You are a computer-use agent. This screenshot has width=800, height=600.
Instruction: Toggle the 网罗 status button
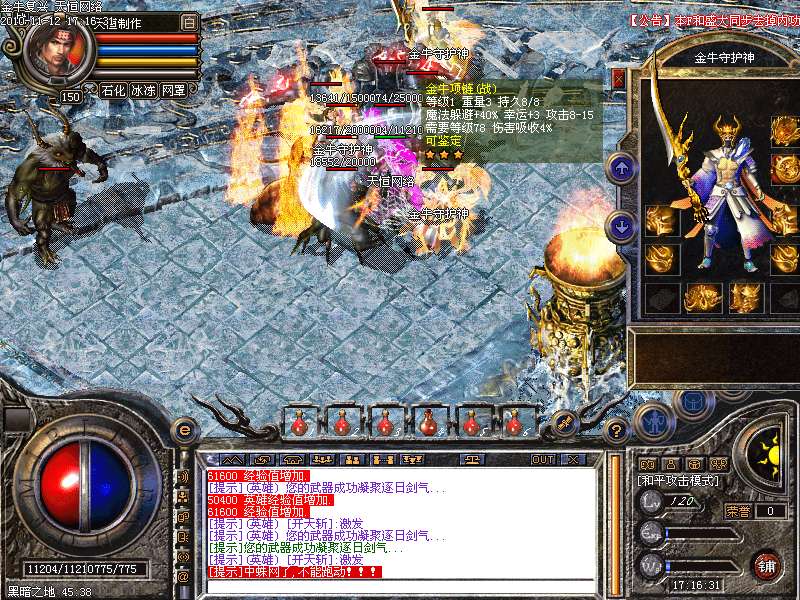point(173,90)
